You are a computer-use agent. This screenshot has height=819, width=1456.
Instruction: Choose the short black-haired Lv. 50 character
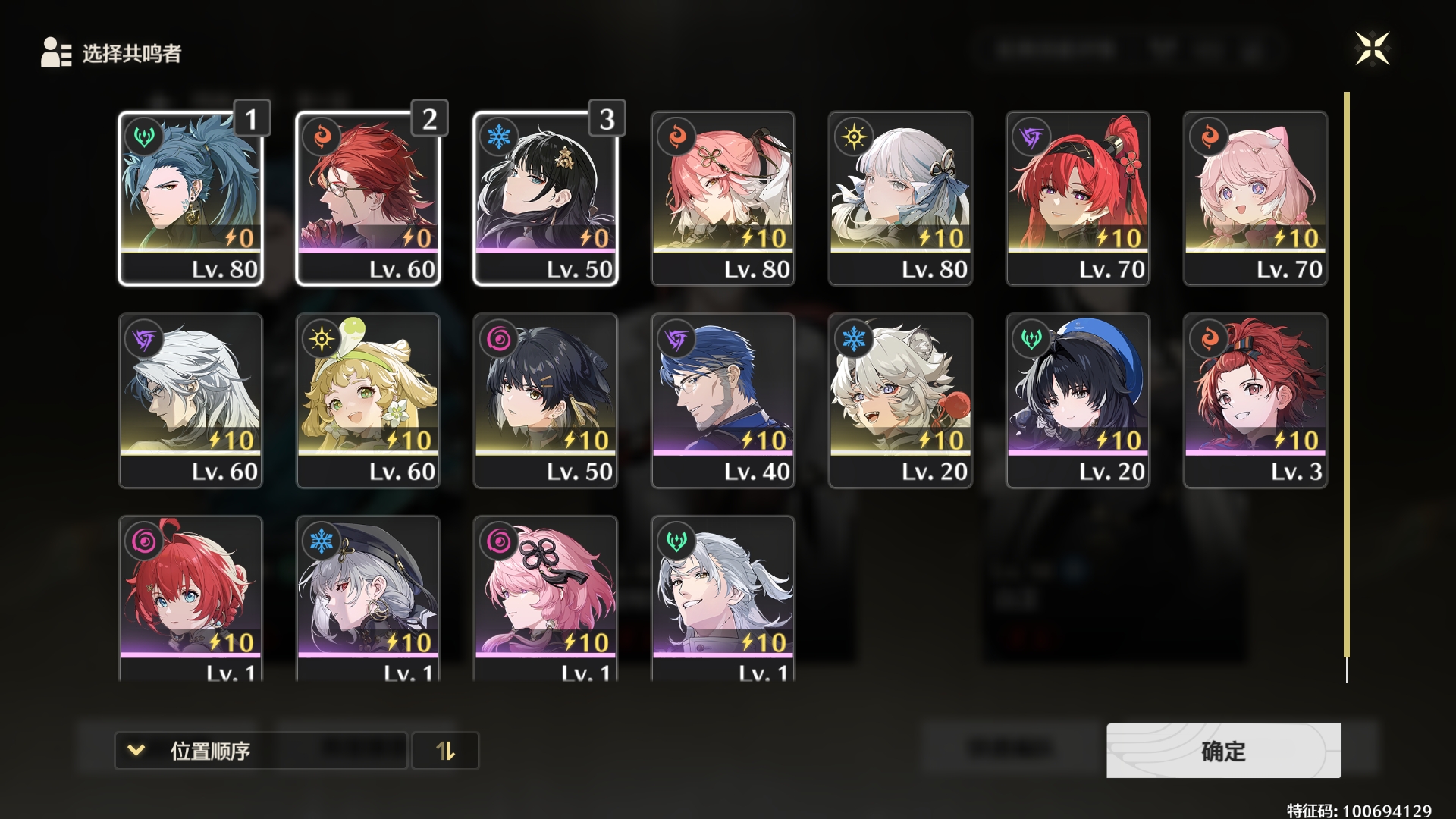pyautogui.click(x=545, y=400)
